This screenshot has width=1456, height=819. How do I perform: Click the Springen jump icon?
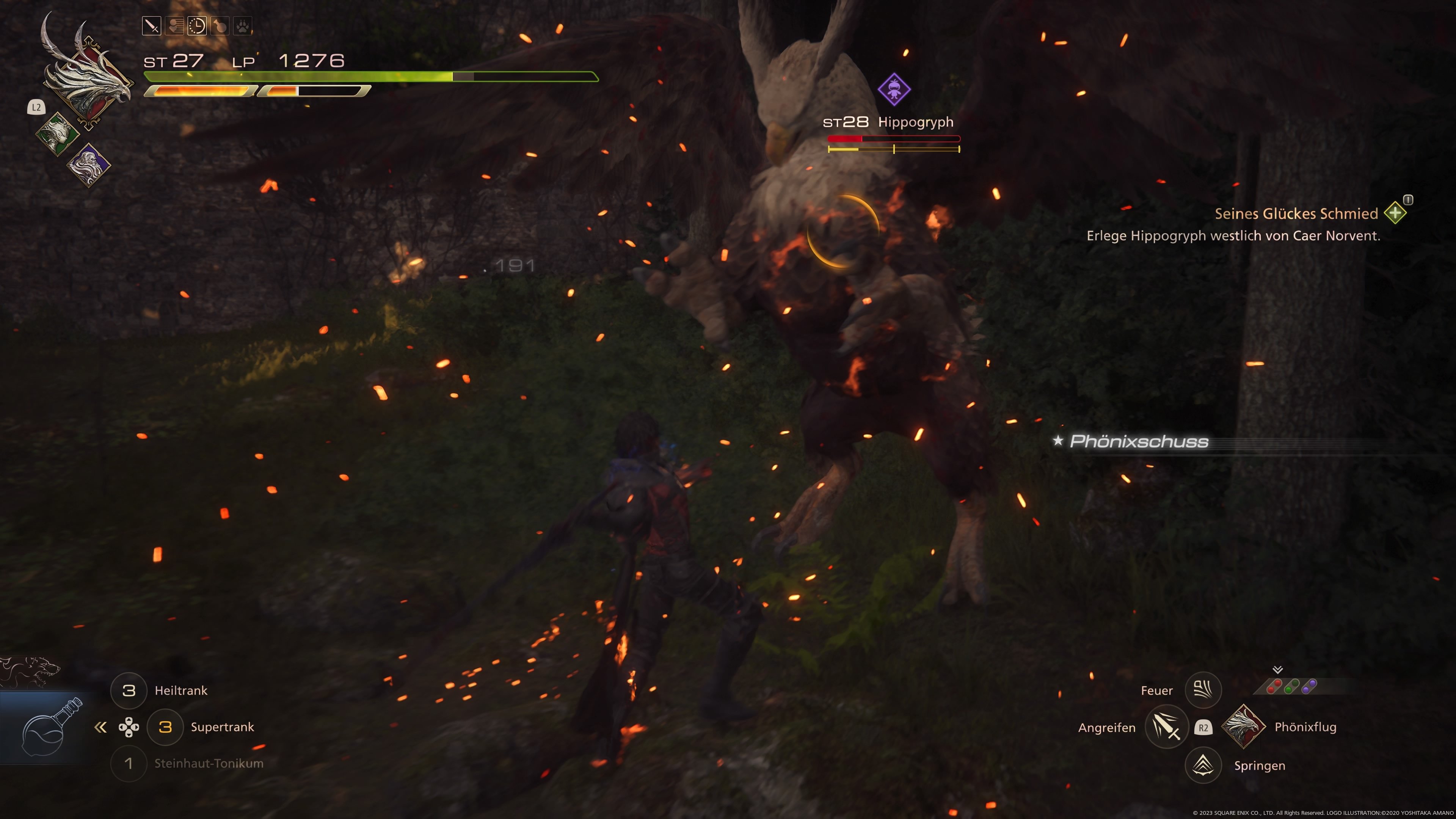coord(1203,765)
